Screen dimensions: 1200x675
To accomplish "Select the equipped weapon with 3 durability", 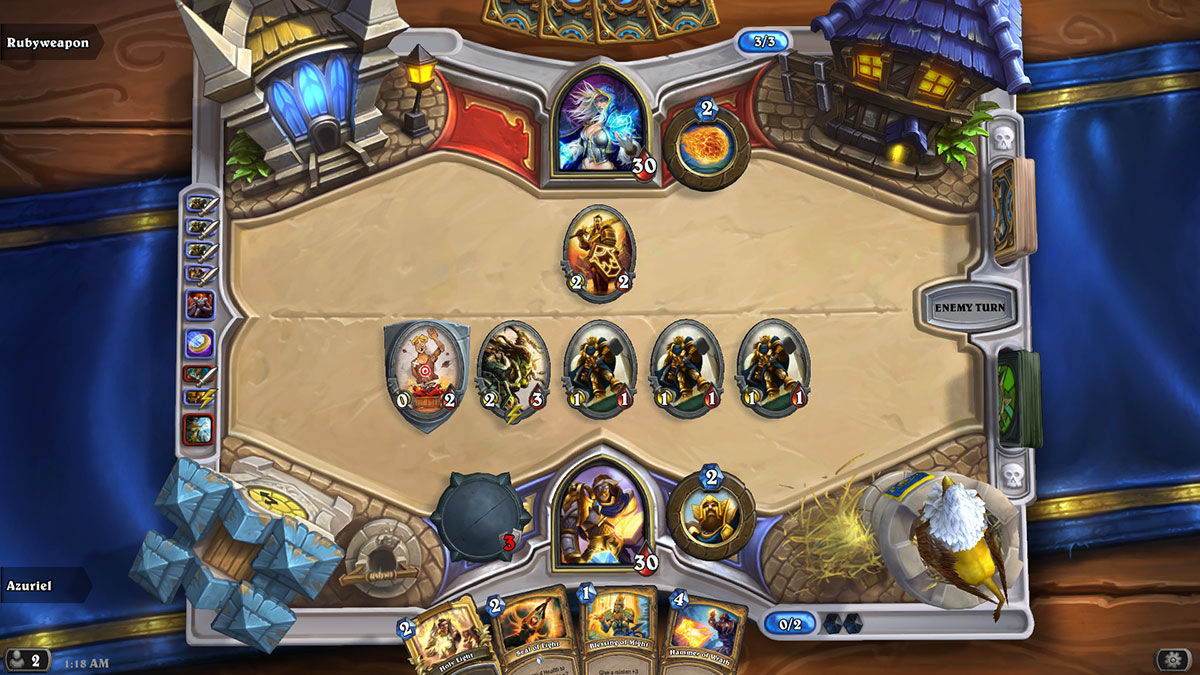I will pos(480,517).
